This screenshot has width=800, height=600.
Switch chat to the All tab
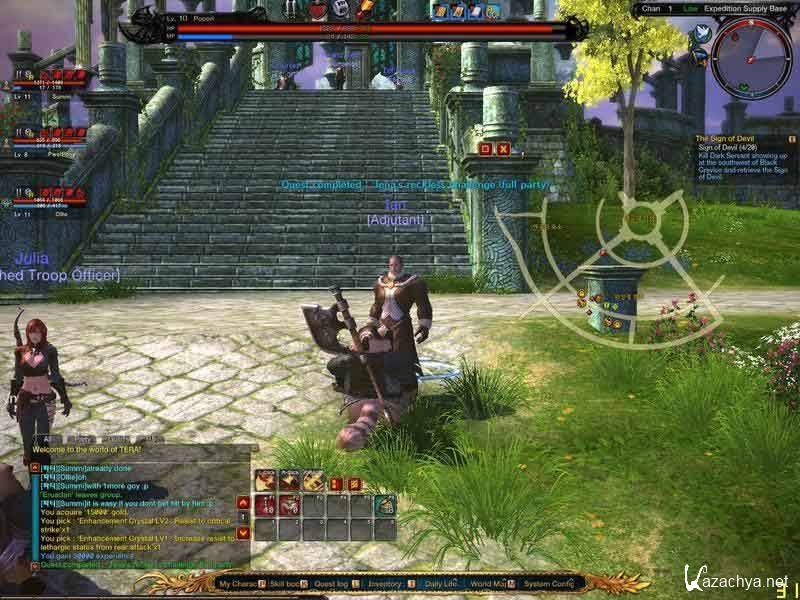click(49, 439)
